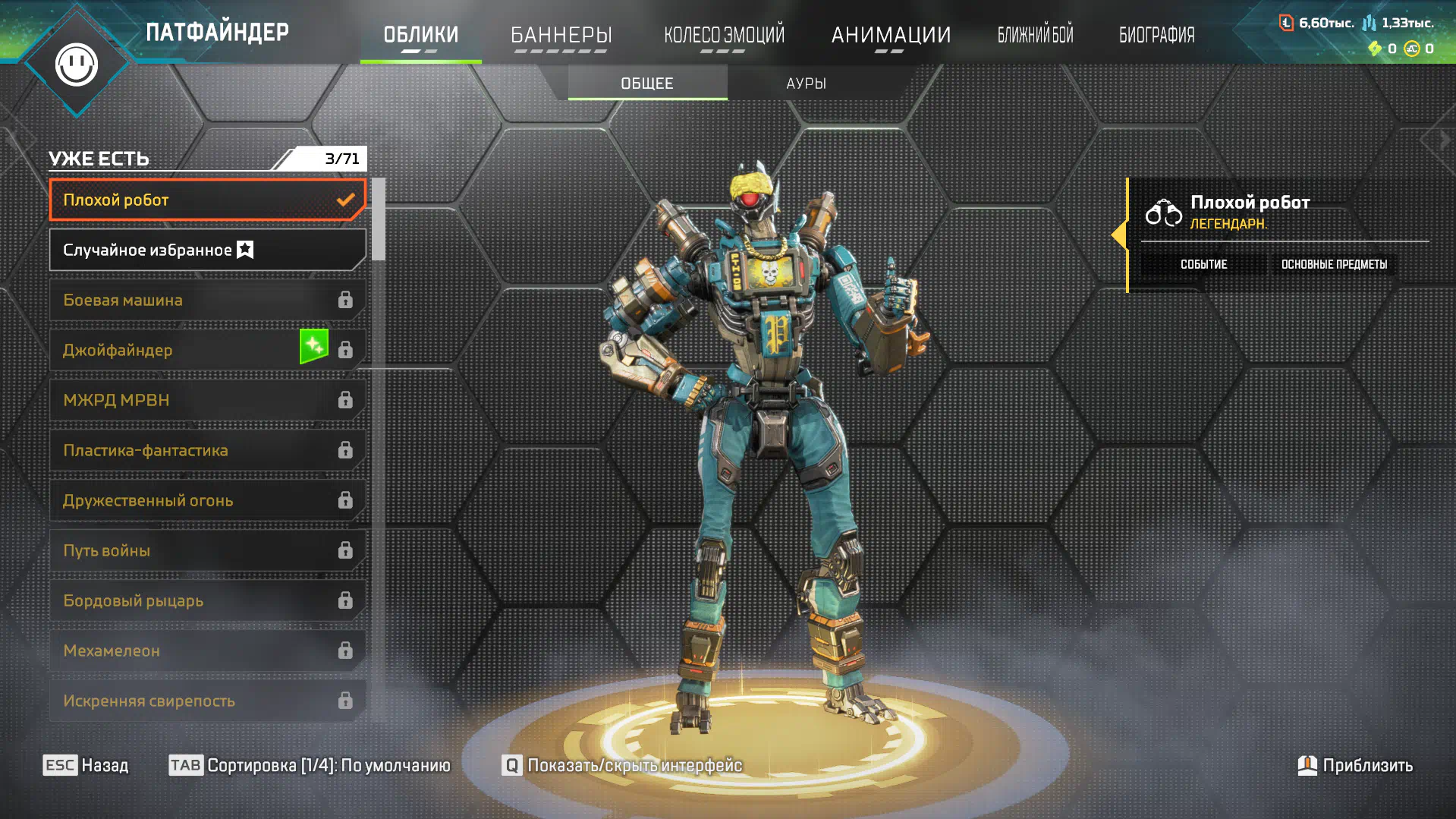Go to the Анимации tab
The image size is (1456, 819).
(891, 35)
